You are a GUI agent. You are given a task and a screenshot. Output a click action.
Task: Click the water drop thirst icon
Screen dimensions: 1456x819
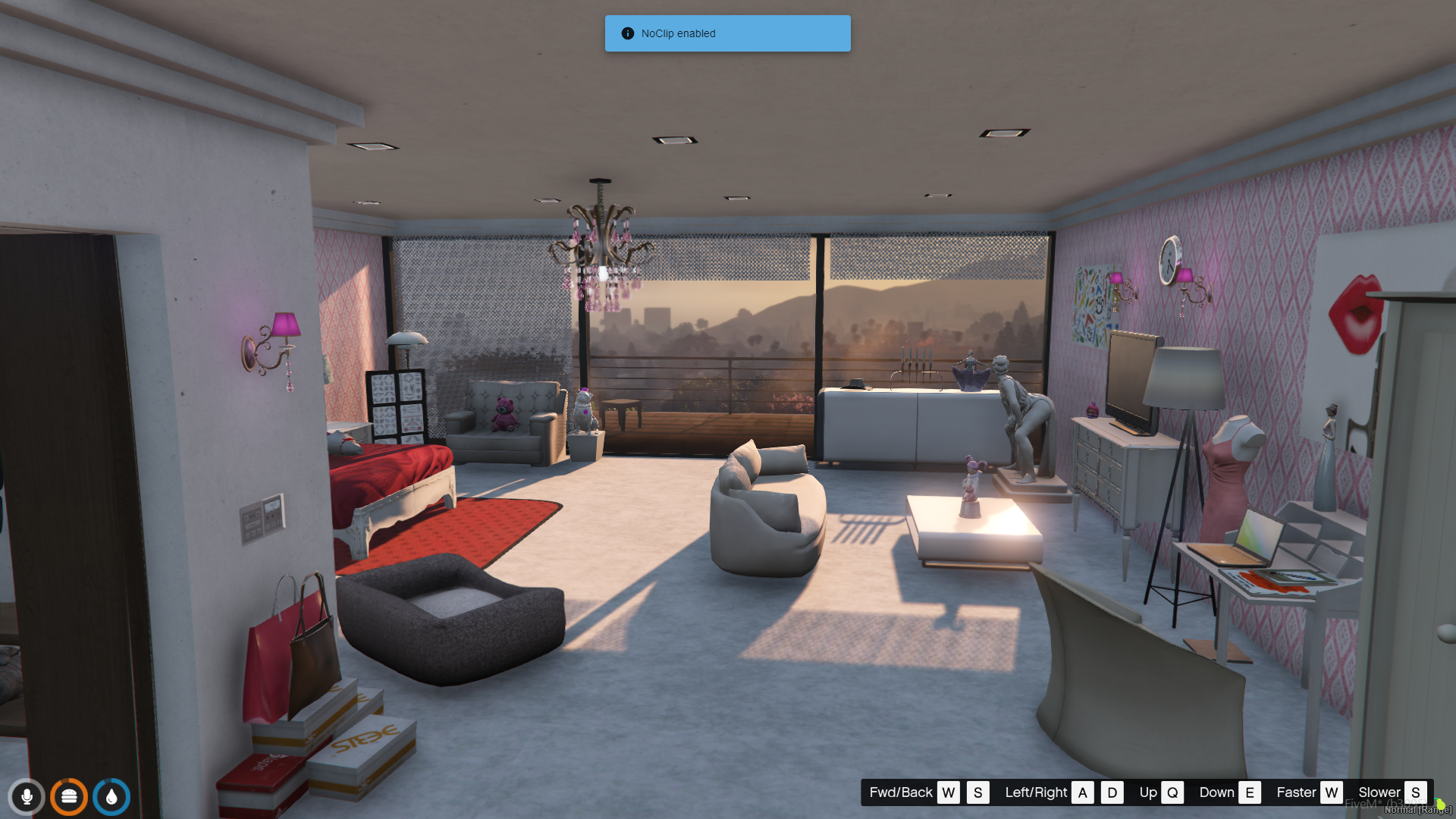coord(111,796)
